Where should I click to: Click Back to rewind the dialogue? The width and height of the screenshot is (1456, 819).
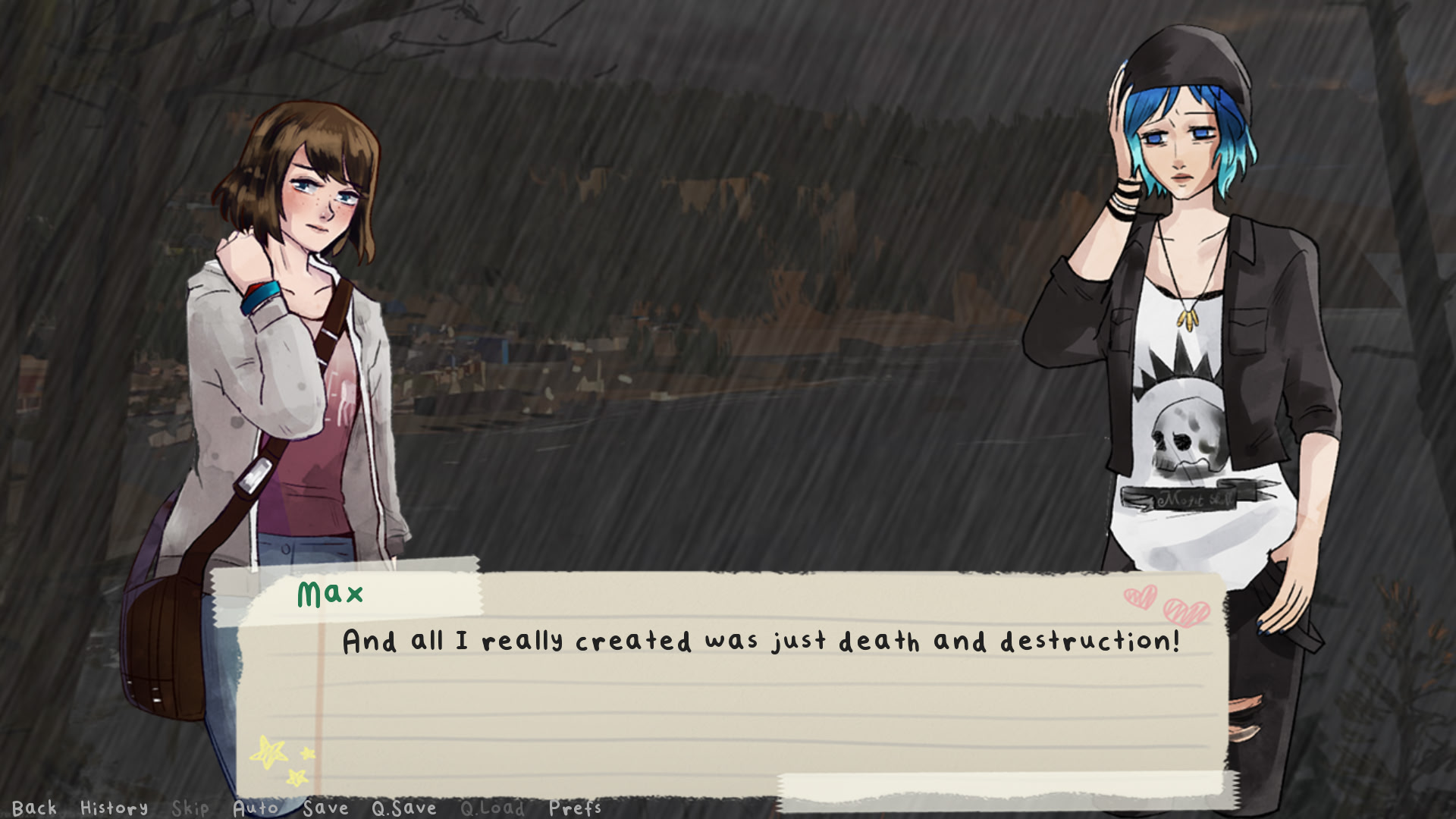[x=36, y=808]
